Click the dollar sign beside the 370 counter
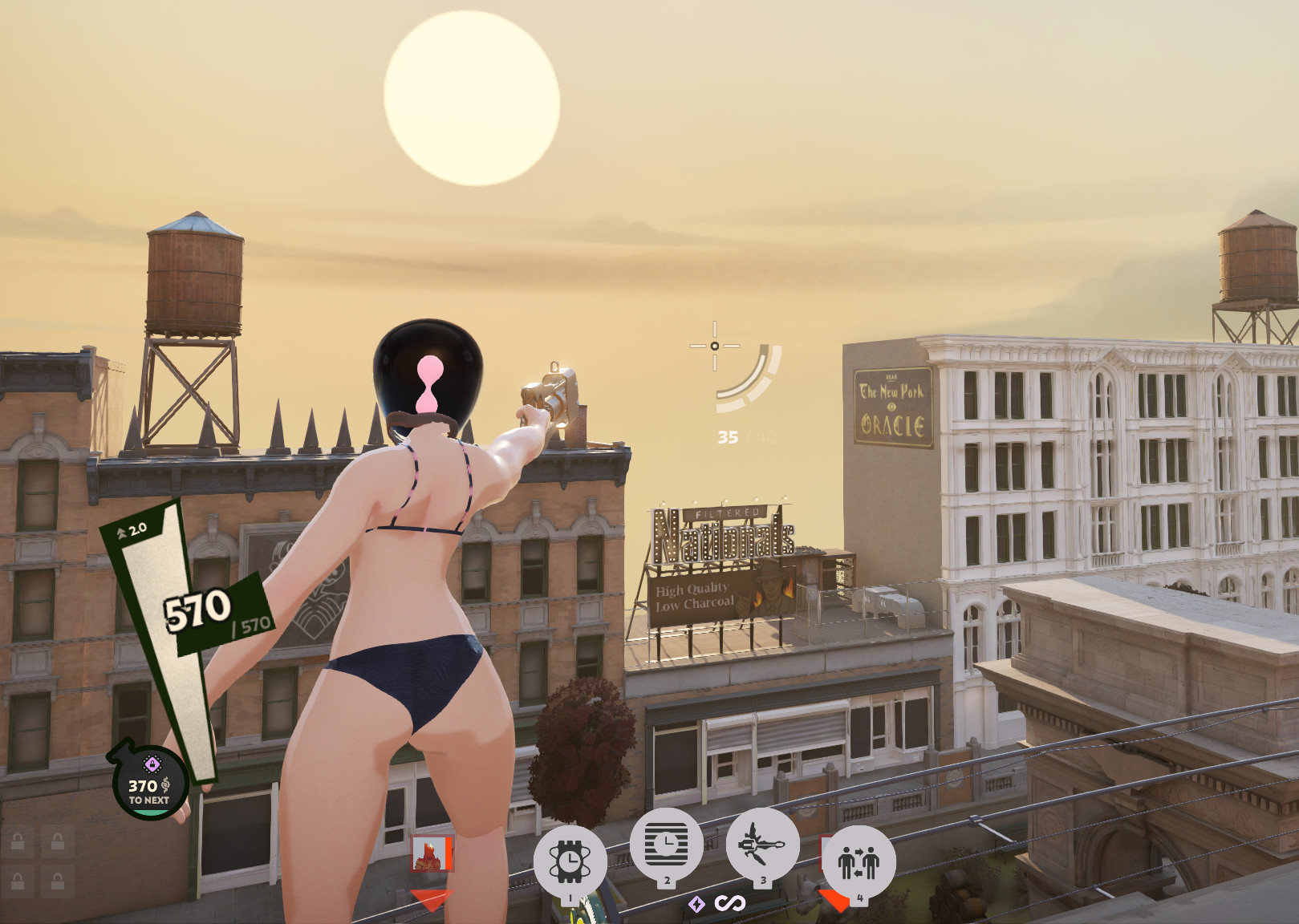Screen dimensions: 1299x924 point(165,784)
